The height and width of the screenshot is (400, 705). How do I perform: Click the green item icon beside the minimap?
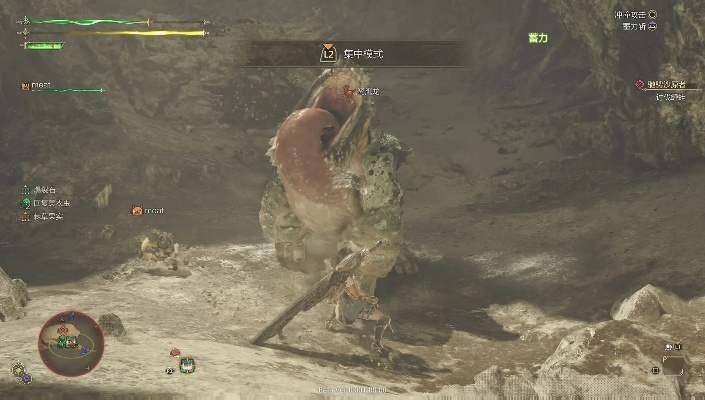[186, 366]
